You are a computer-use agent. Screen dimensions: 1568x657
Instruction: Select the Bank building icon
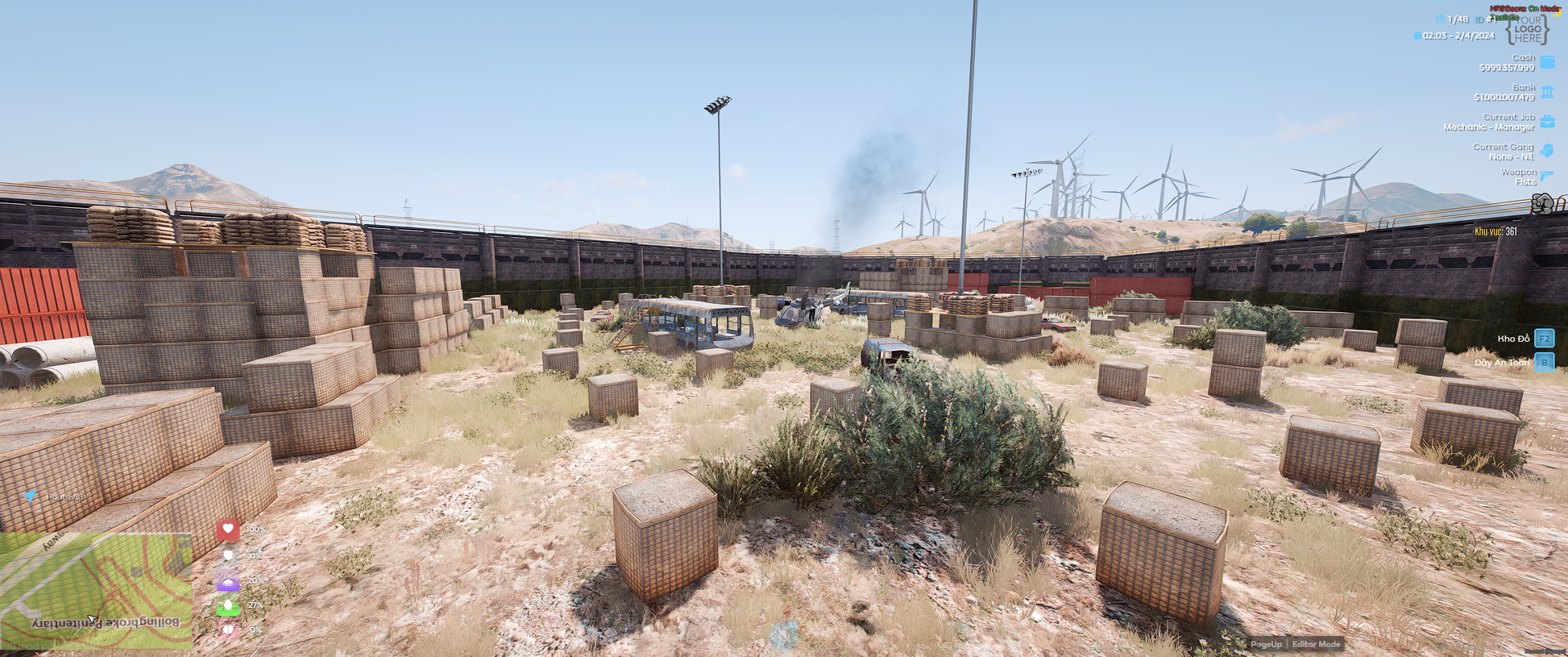[1547, 92]
